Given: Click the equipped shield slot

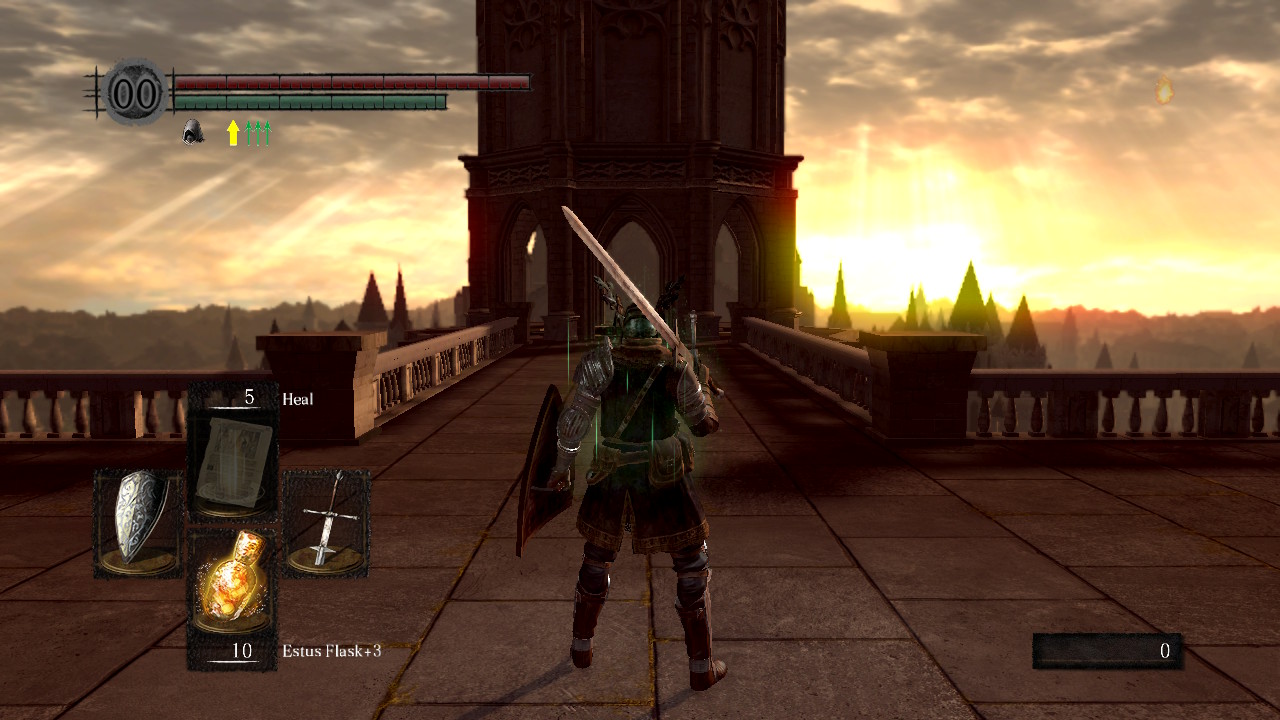Looking at the screenshot, I should (138, 522).
